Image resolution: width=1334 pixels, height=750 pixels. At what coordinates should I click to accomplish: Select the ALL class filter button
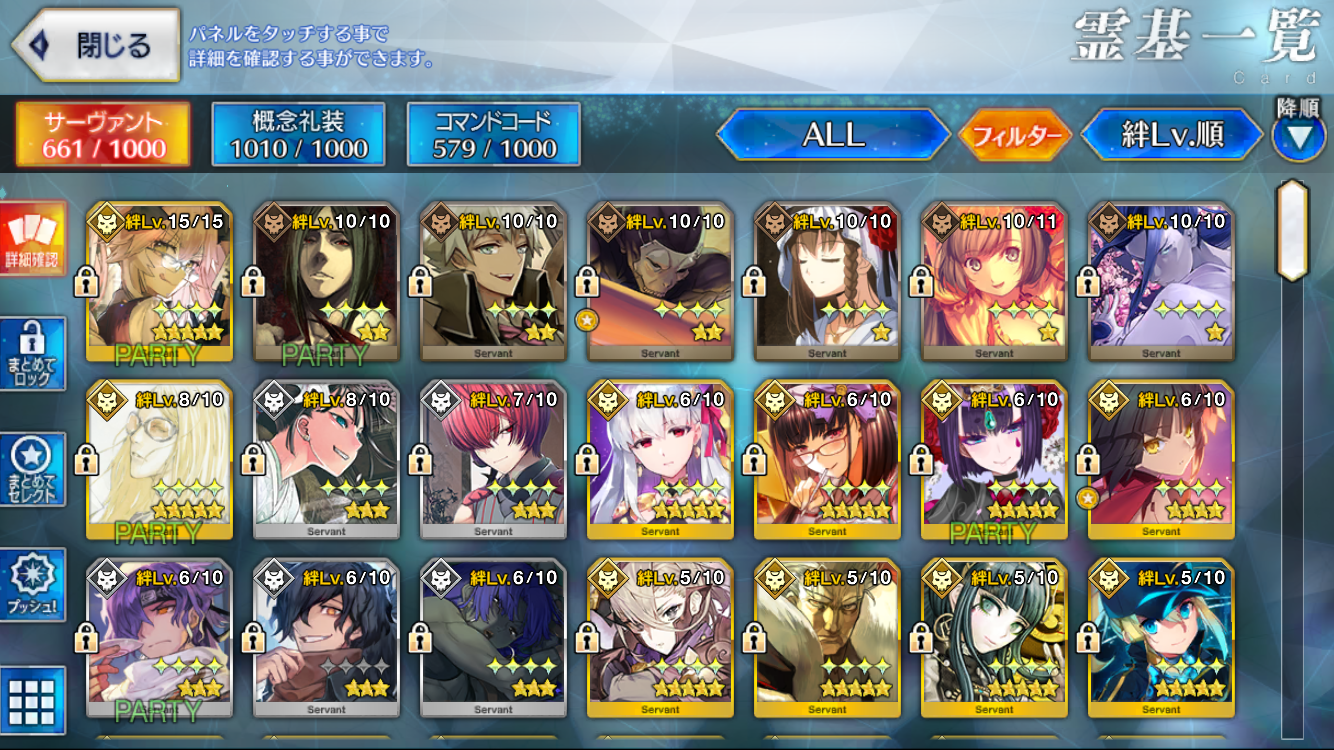point(833,135)
